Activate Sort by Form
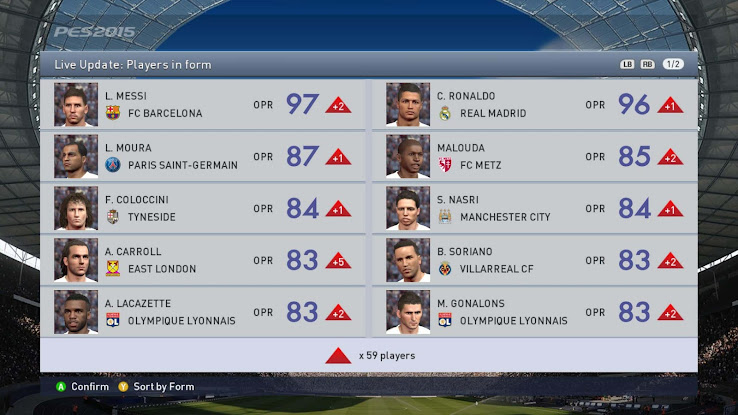738x415 pixels. pyautogui.click(x=162, y=387)
